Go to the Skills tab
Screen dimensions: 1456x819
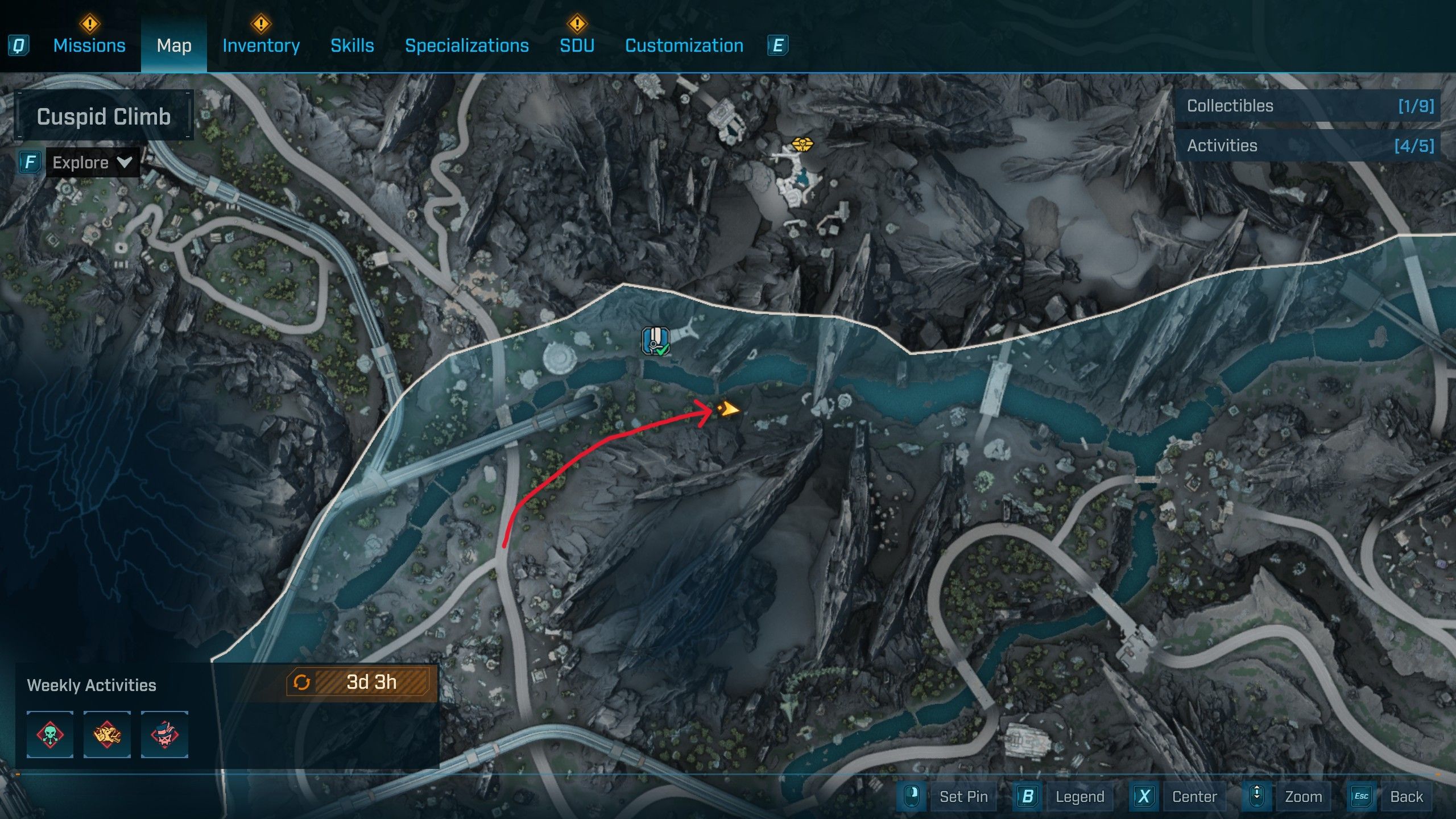click(x=352, y=45)
